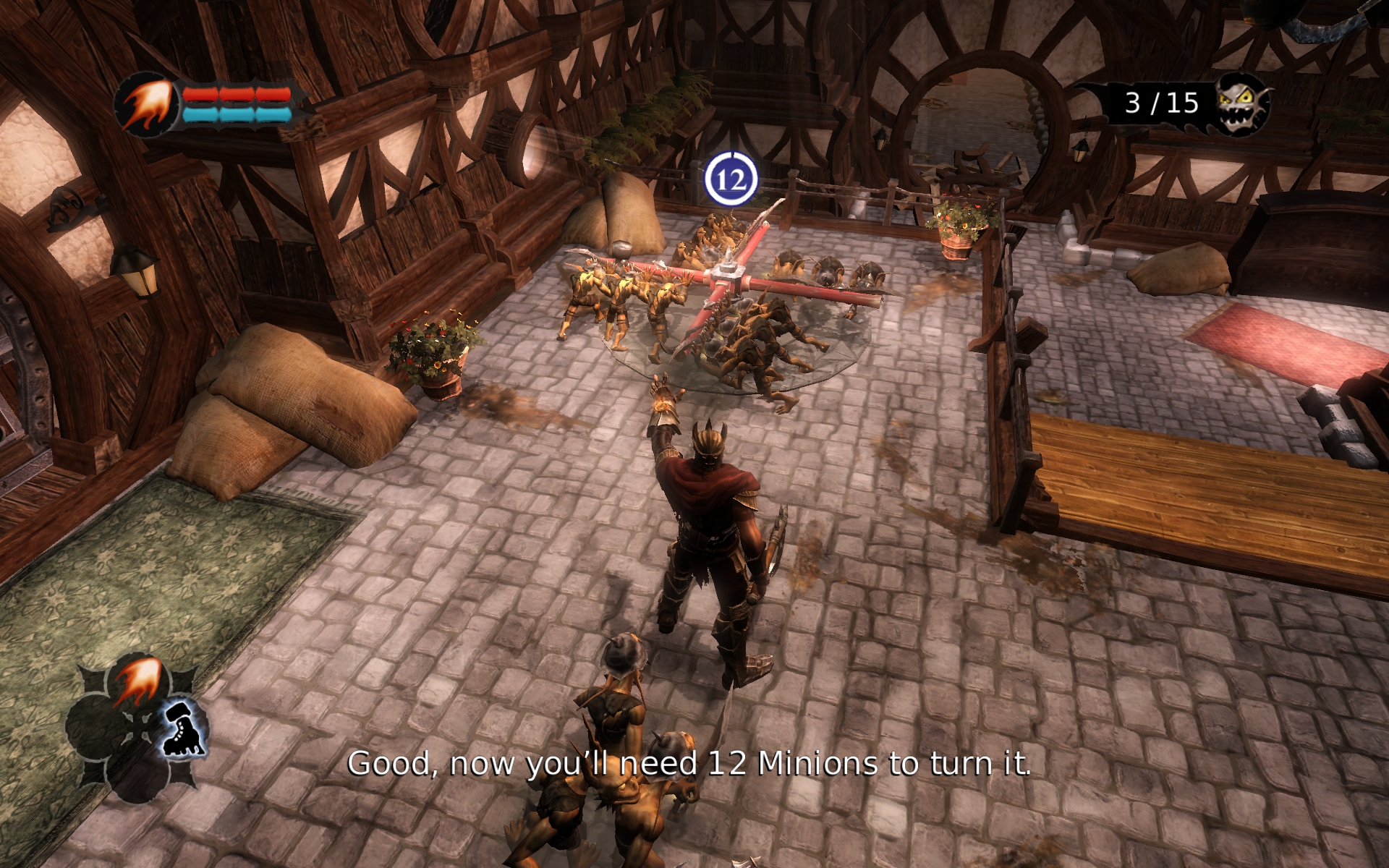The width and height of the screenshot is (1389, 868).
Task: Click the minion head icon by the counter
Action: click(1242, 105)
